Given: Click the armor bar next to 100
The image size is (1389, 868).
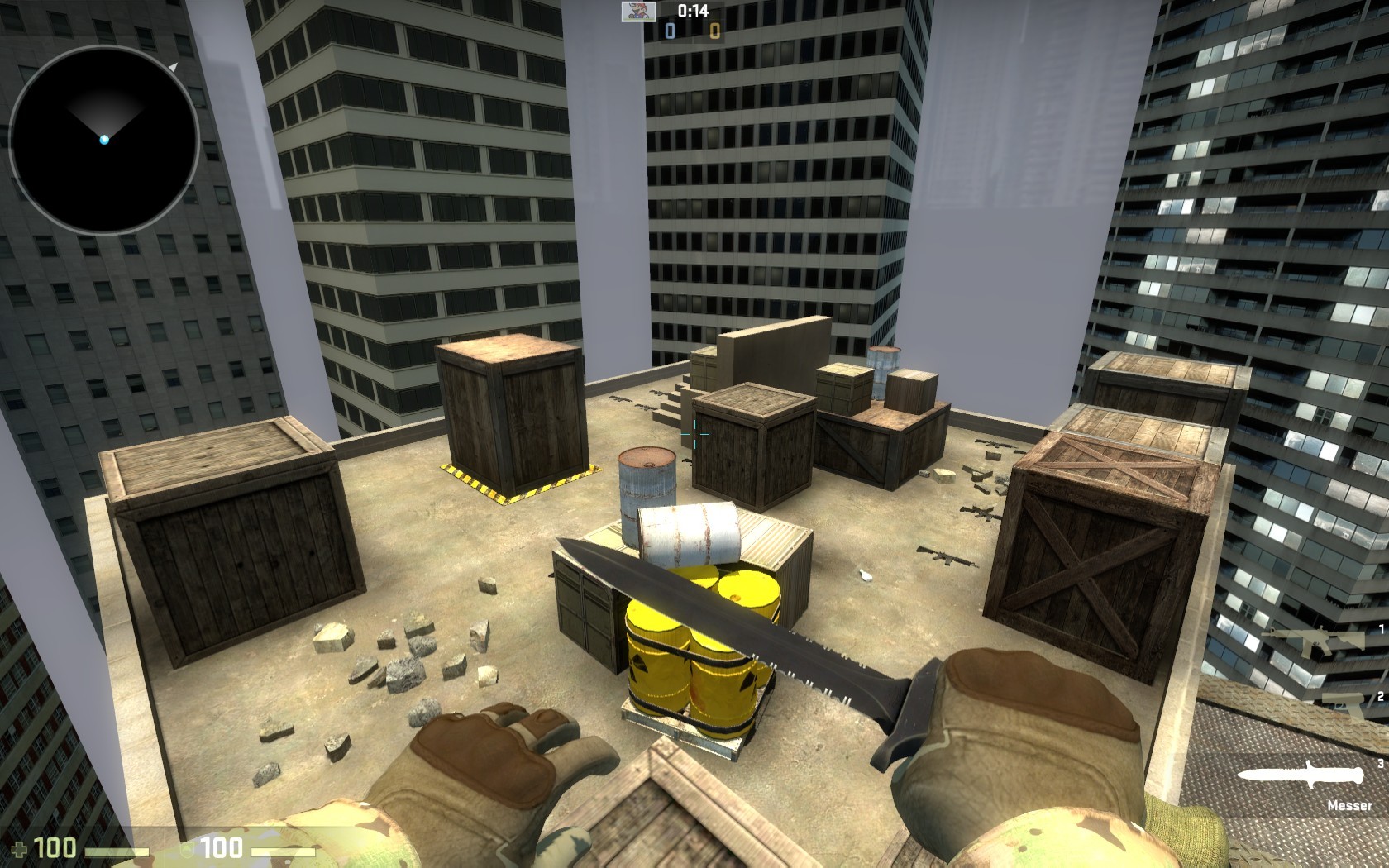Looking at the screenshot, I should coord(281,851).
